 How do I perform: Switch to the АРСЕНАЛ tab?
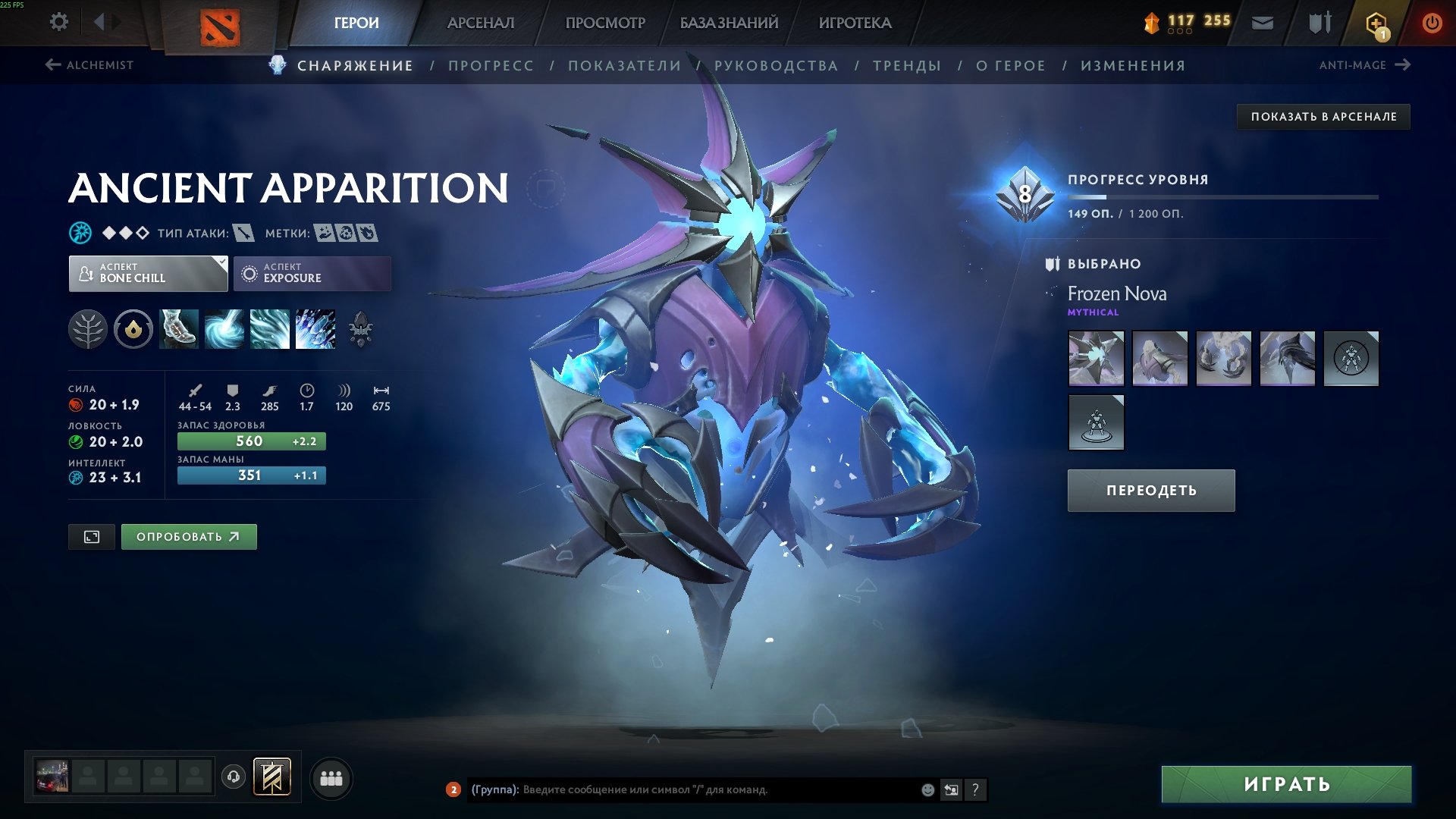coord(480,22)
